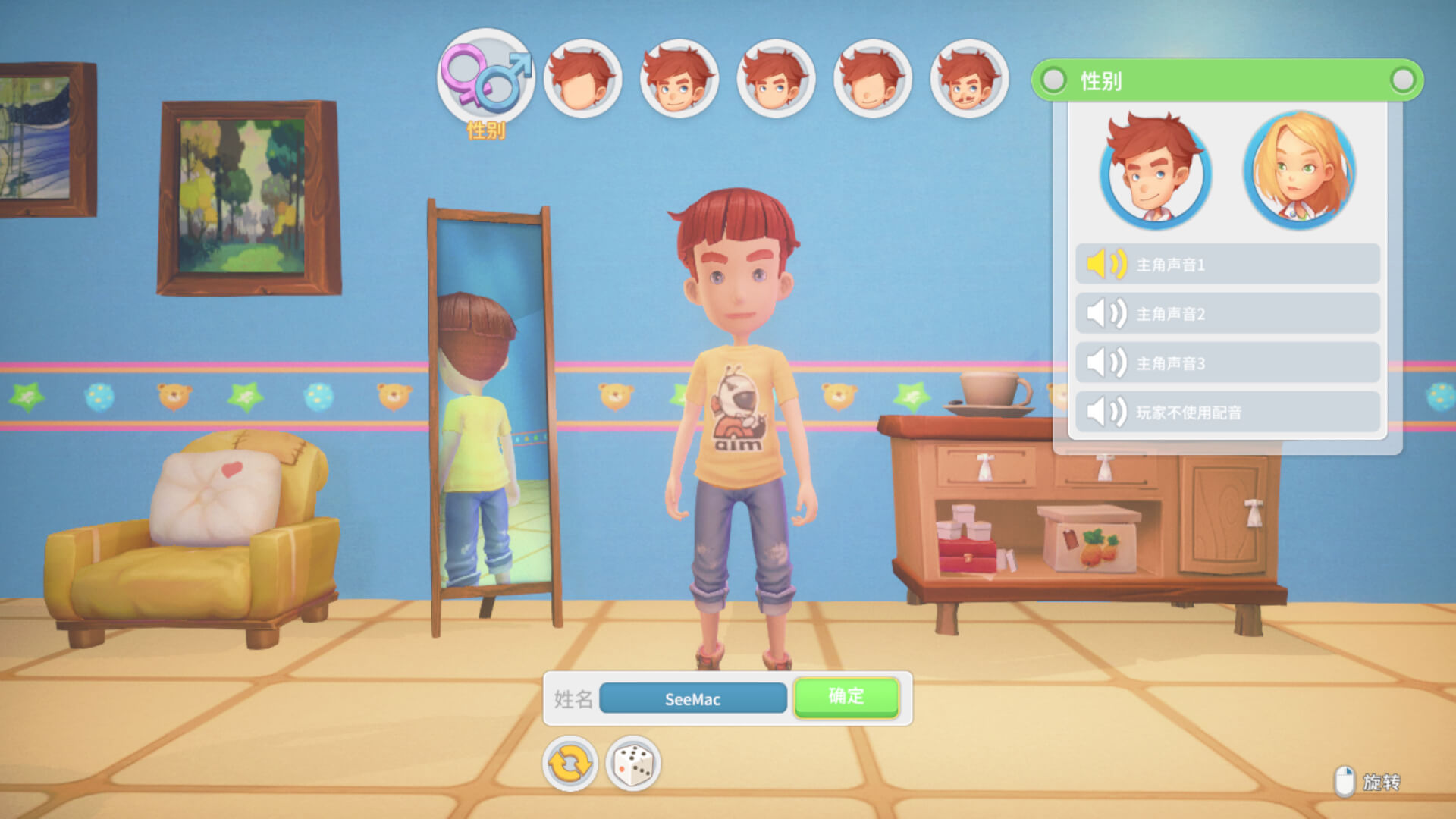Choose the blonde female character portrait
1456x819 pixels.
tap(1299, 171)
